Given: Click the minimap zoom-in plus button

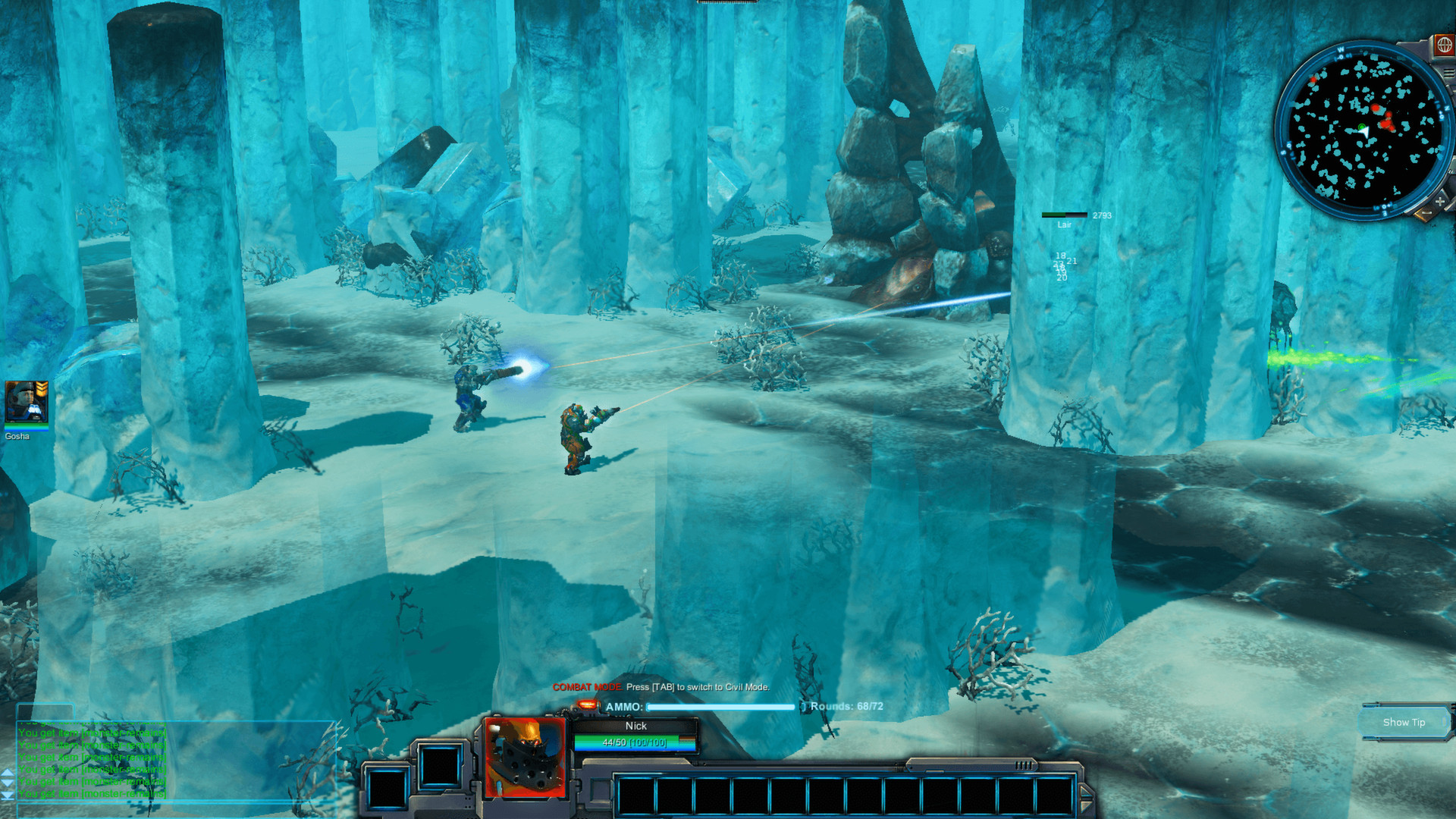Looking at the screenshot, I should point(1439,200).
